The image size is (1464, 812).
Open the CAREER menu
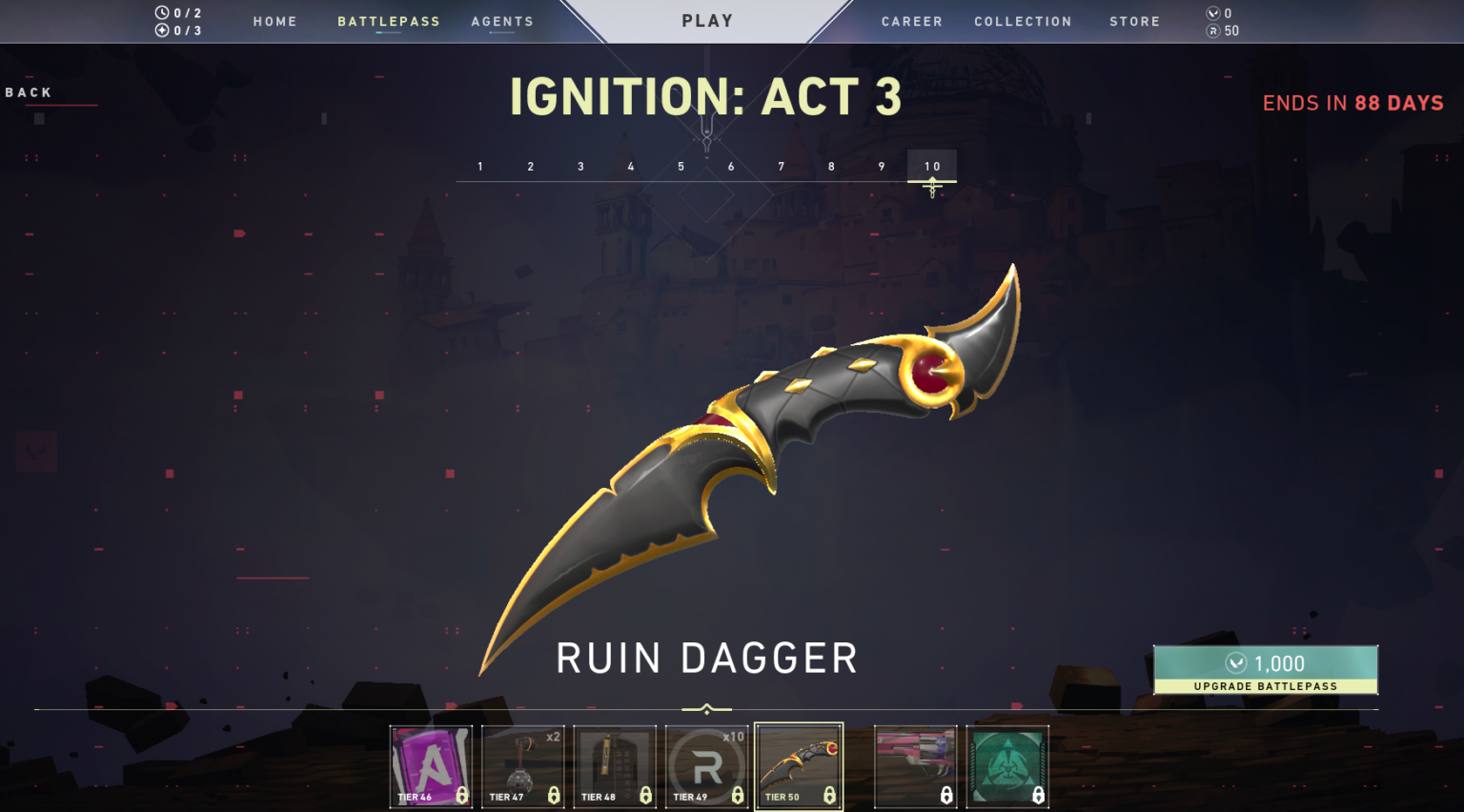point(911,21)
